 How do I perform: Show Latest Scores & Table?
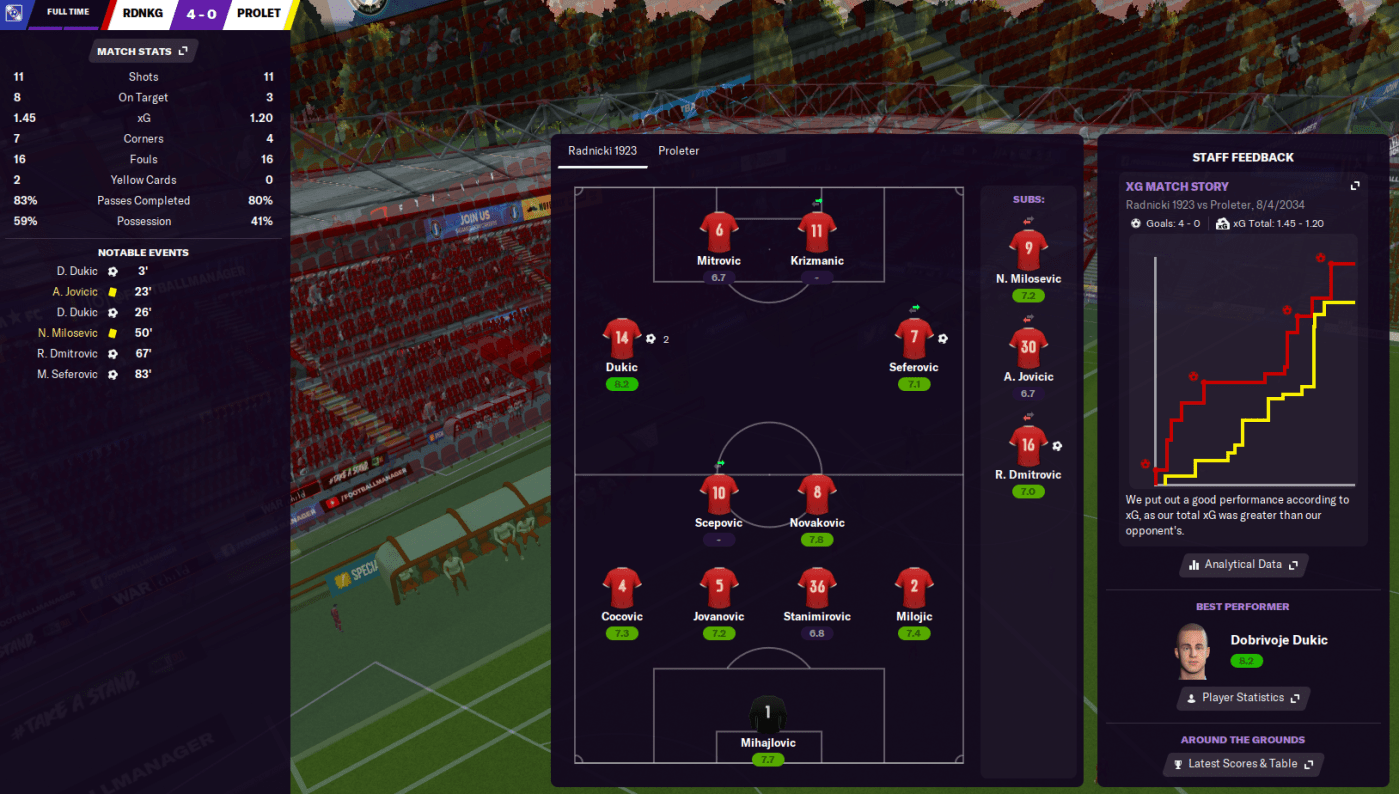(1242, 764)
